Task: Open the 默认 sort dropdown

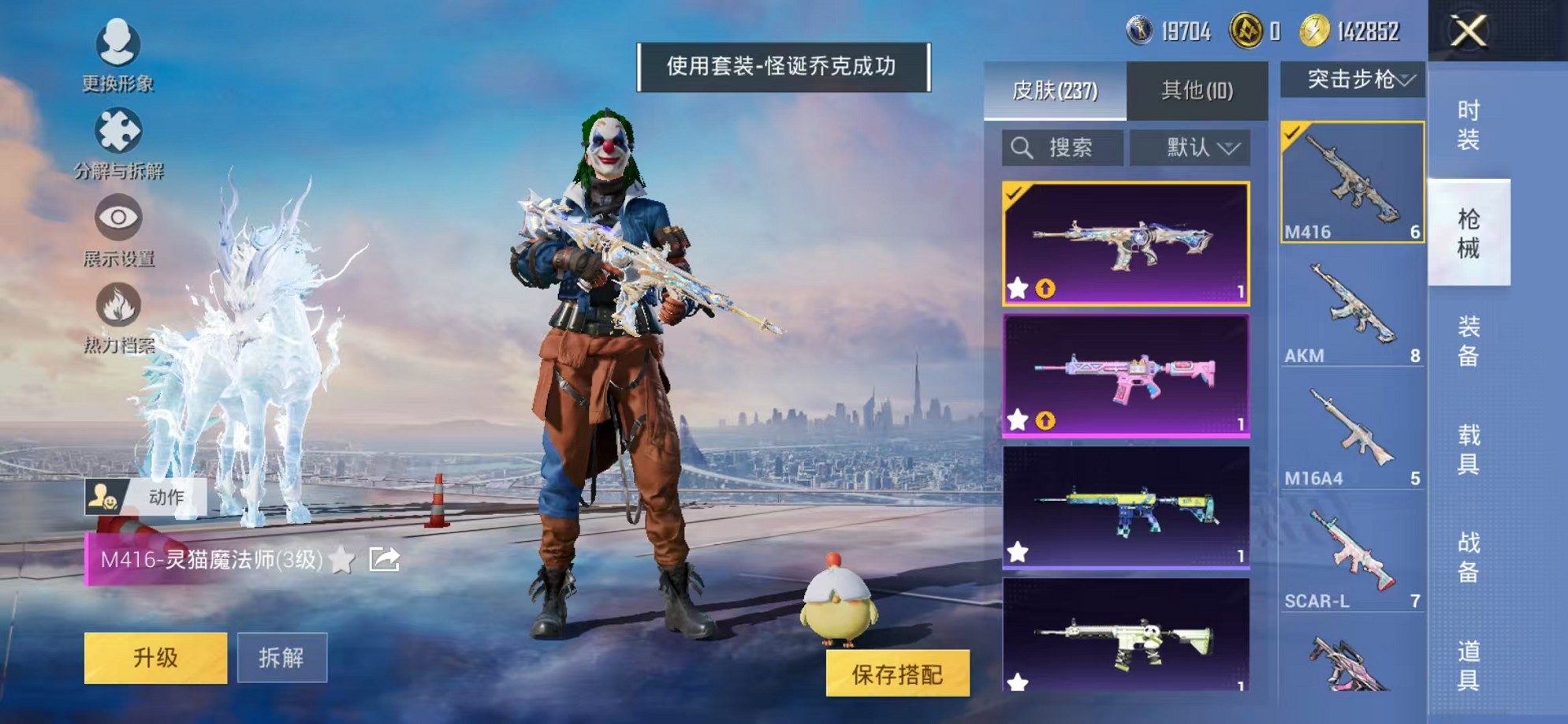Action: click(1193, 147)
